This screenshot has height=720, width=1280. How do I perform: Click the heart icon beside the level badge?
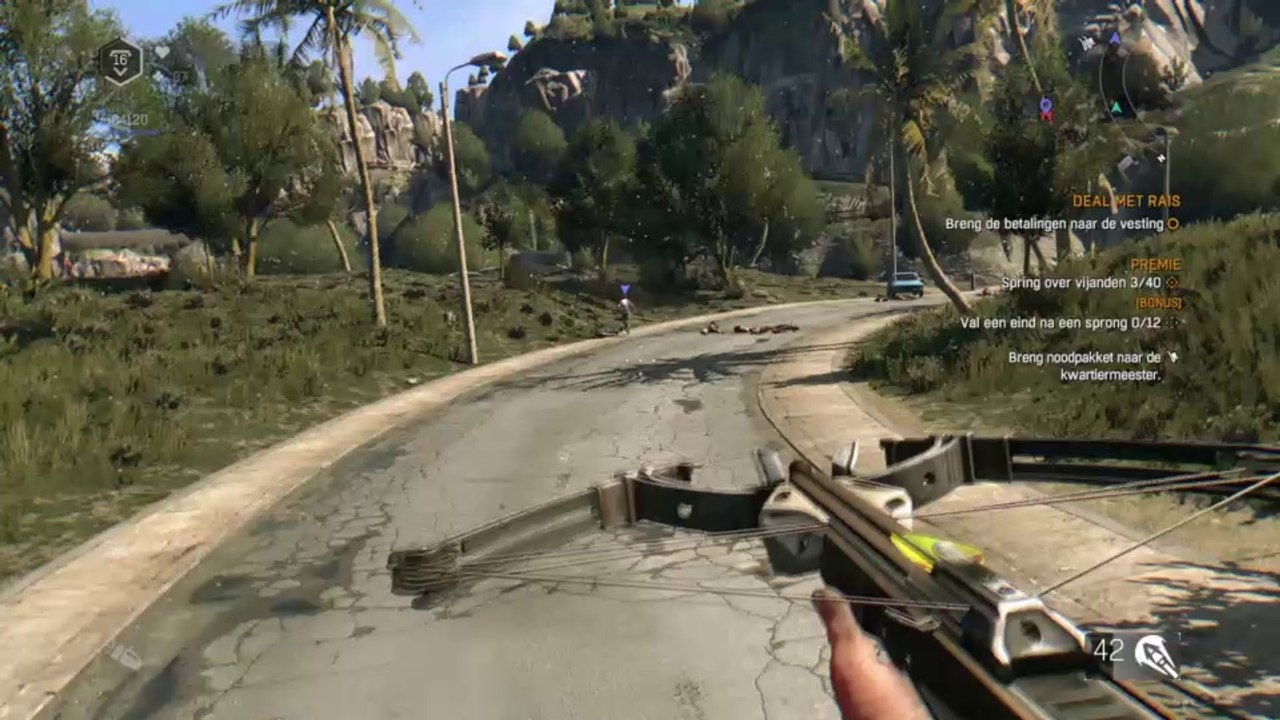pyautogui.click(x=162, y=52)
